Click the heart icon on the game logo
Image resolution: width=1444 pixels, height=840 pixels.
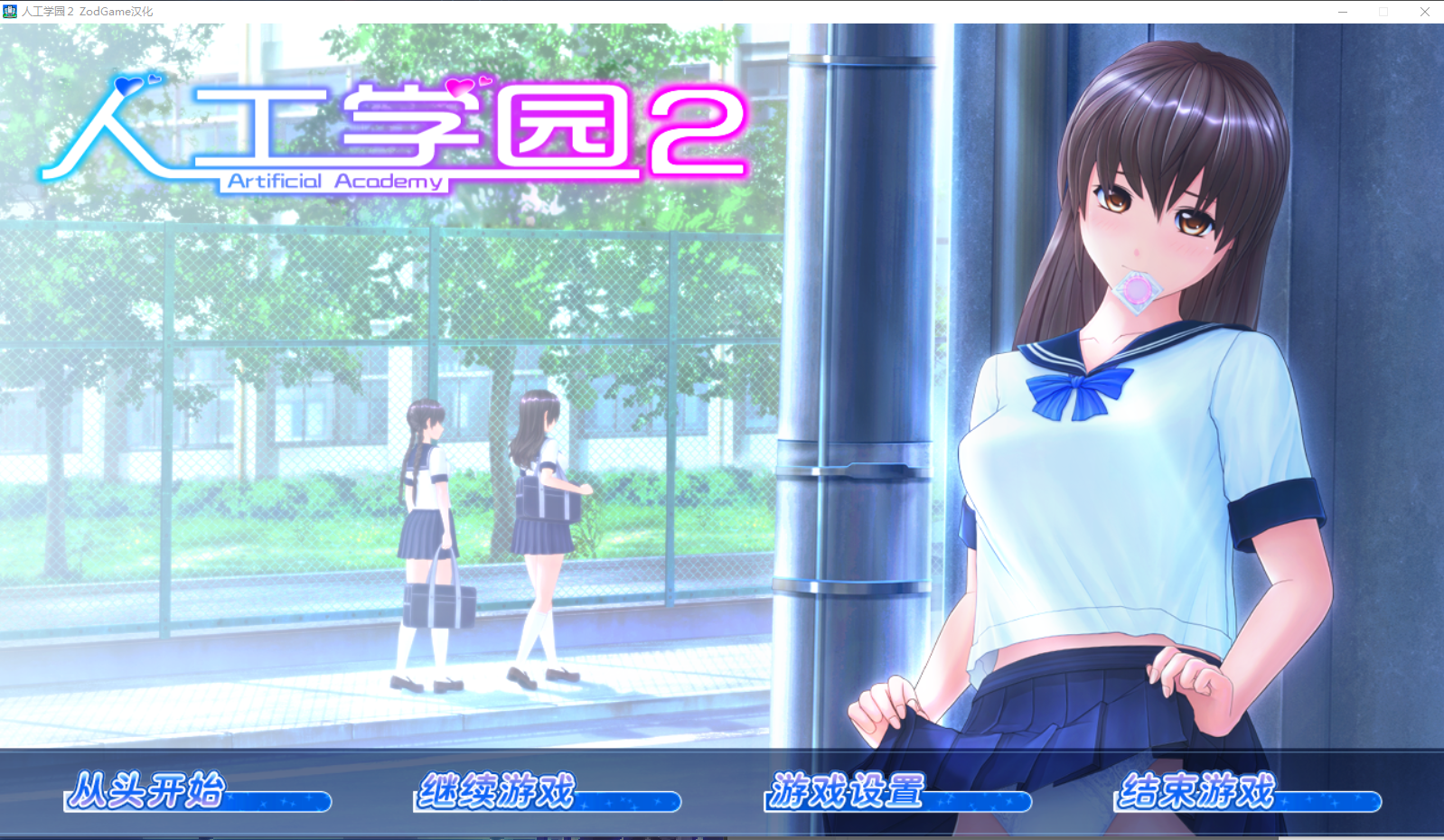pyautogui.click(x=129, y=84)
